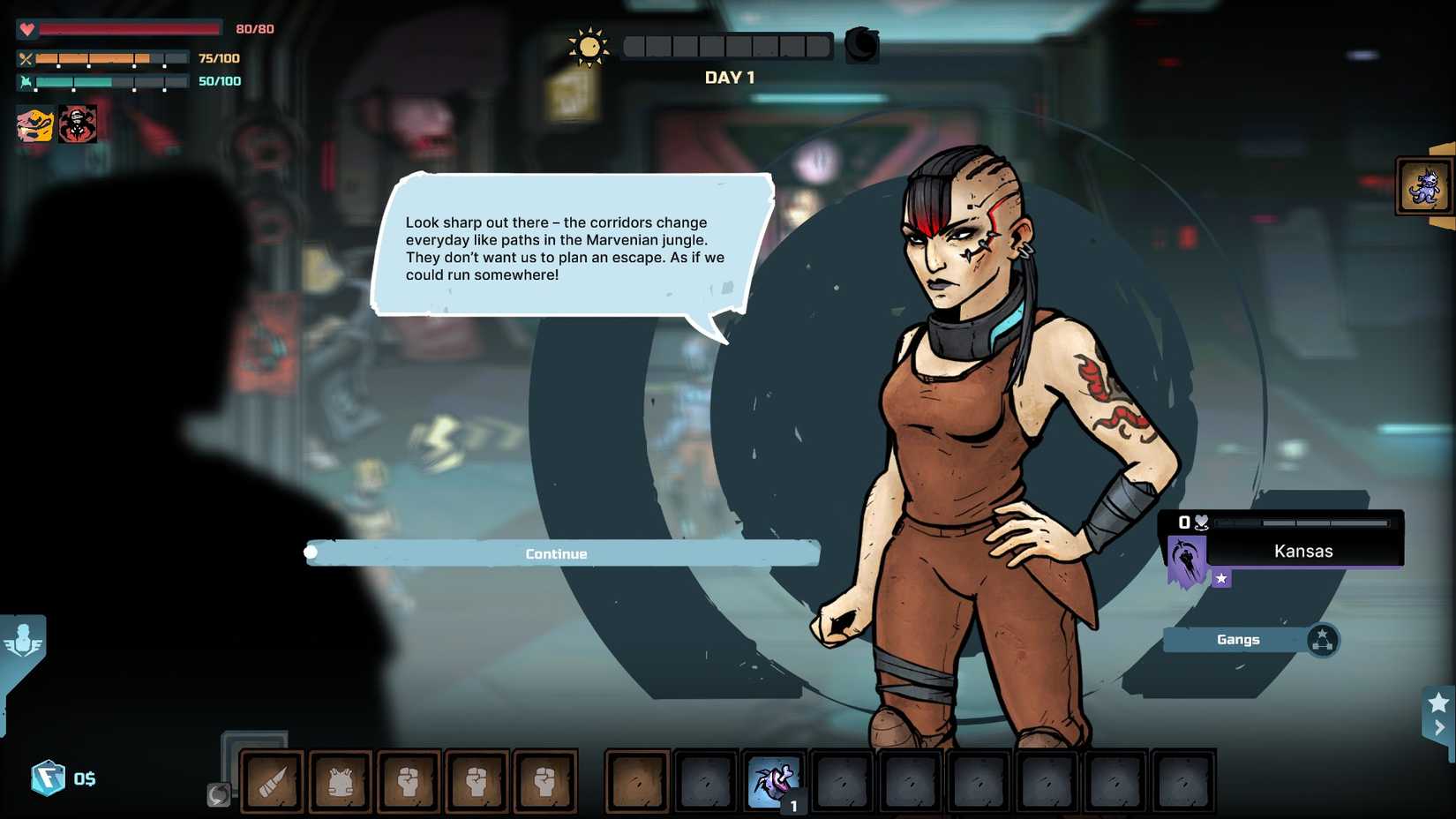Inspect the red spider status icon

tap(79, 125)
